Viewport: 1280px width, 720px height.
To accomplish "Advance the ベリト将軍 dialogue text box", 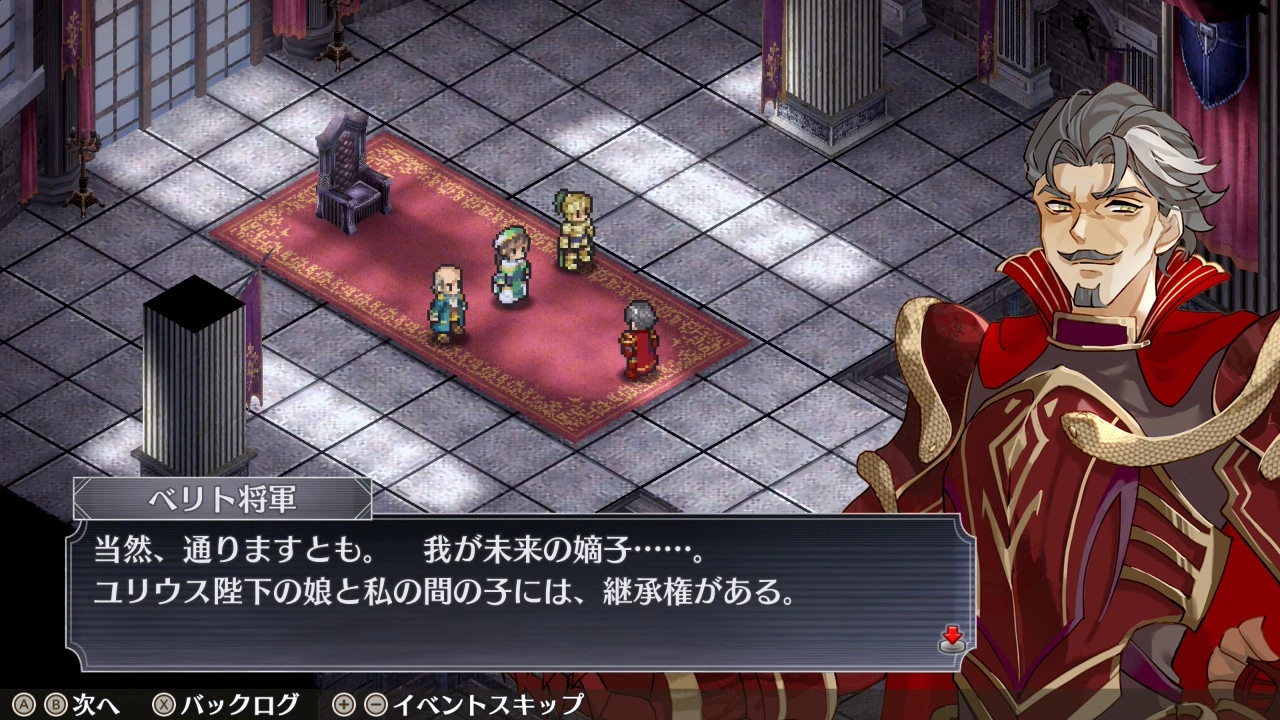I will [520, 592].
